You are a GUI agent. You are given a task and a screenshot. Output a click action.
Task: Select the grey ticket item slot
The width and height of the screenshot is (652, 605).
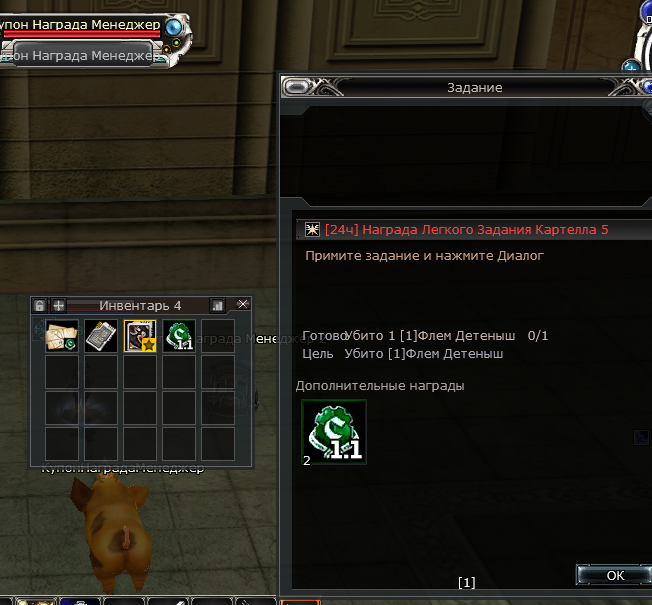tap(101, 336)
